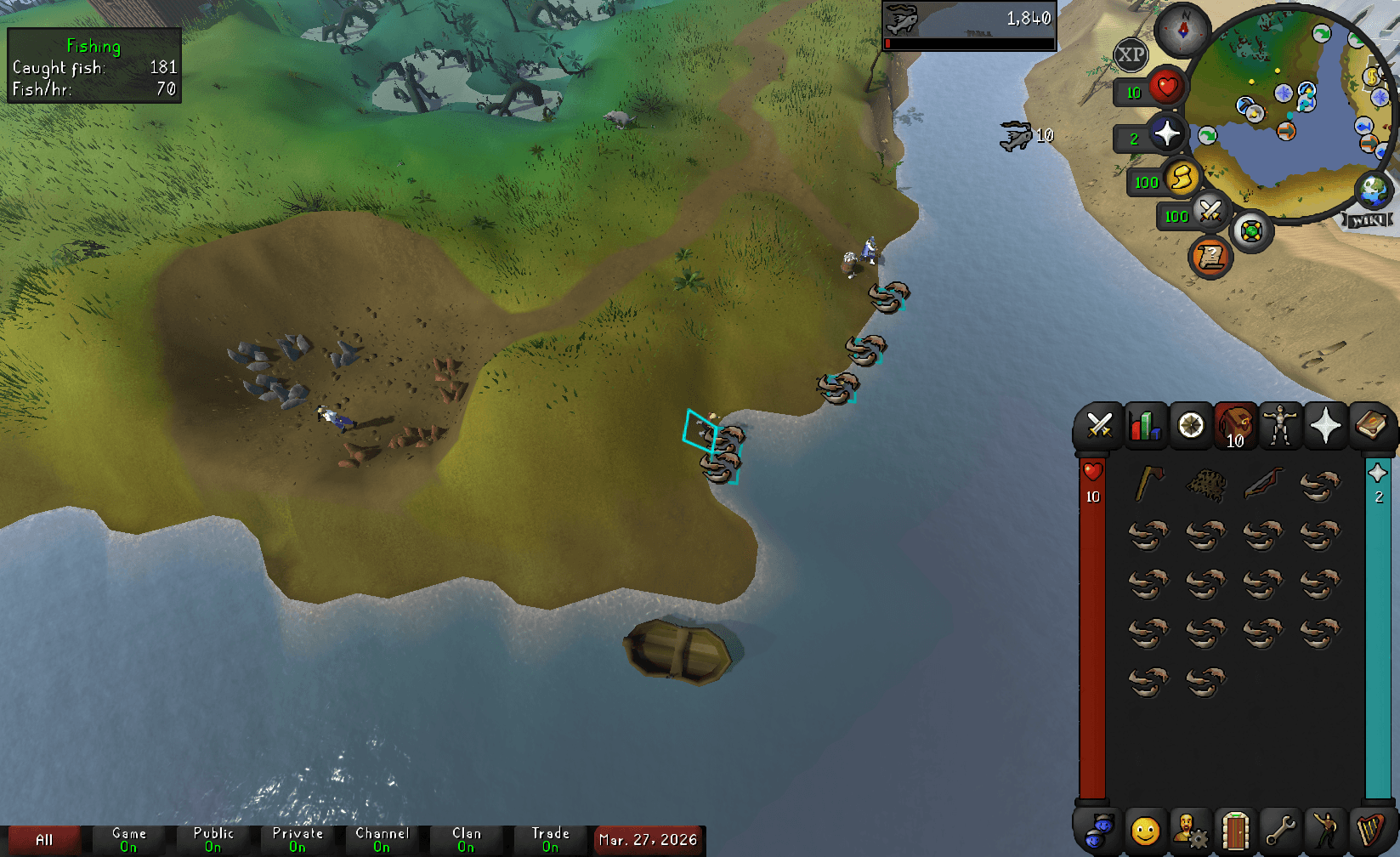
Task: Toggle Public chat off
Action: (x=213, y=837)
